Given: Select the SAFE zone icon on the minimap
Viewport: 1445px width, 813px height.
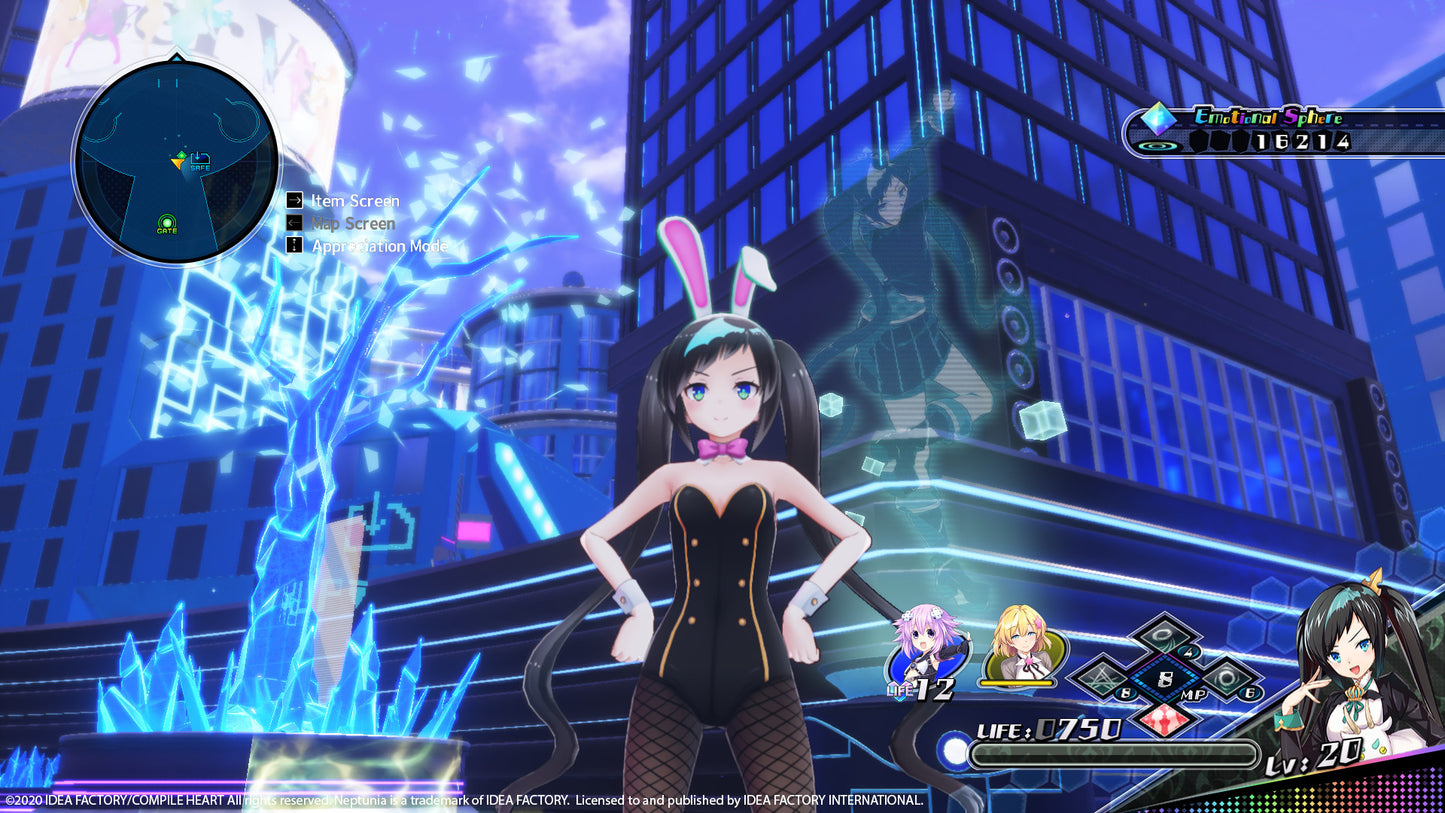Looking at the screenshot, I should click(200, 158).
